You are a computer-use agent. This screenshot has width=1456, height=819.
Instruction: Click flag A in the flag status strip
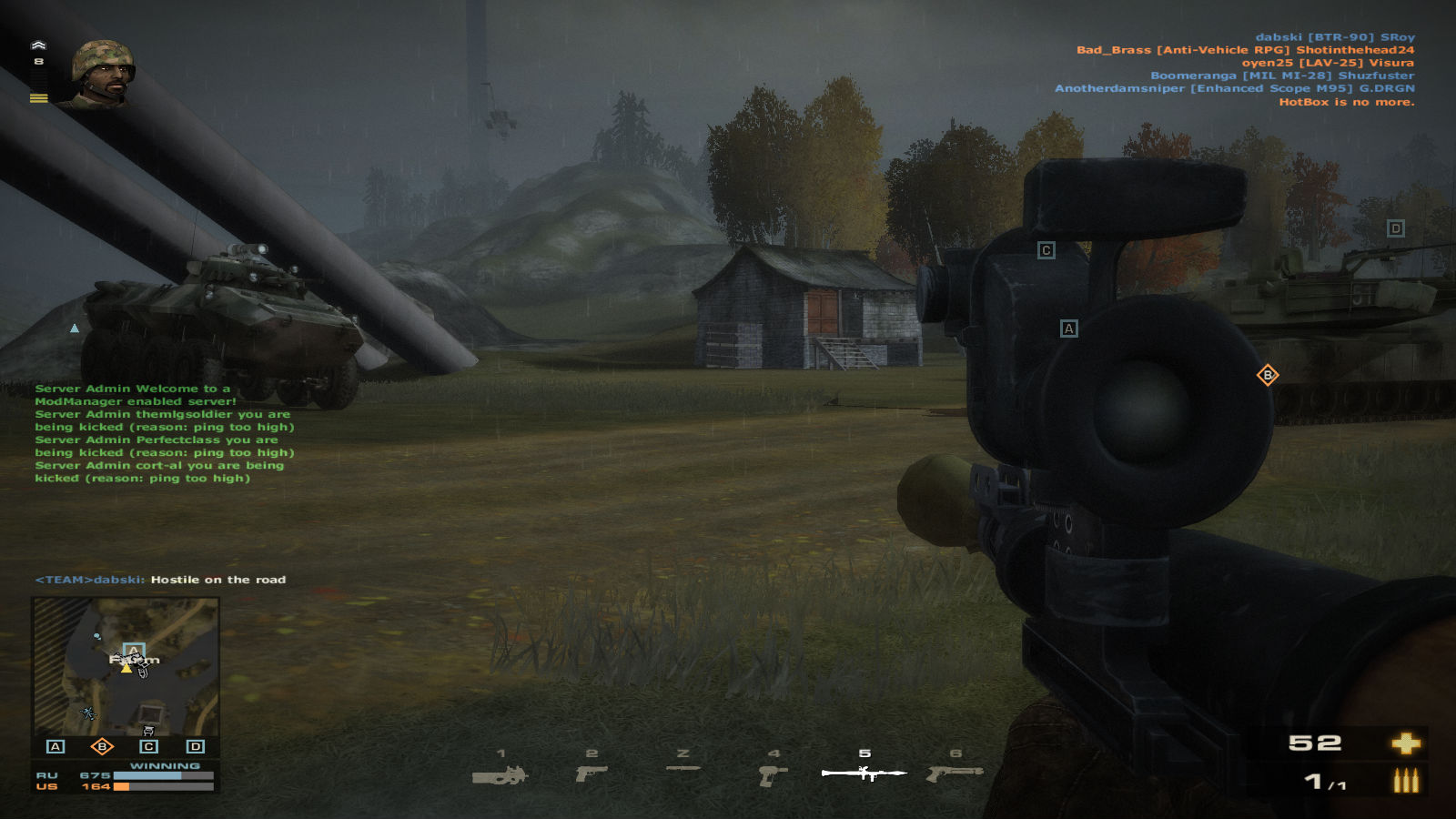pos(56,746)
